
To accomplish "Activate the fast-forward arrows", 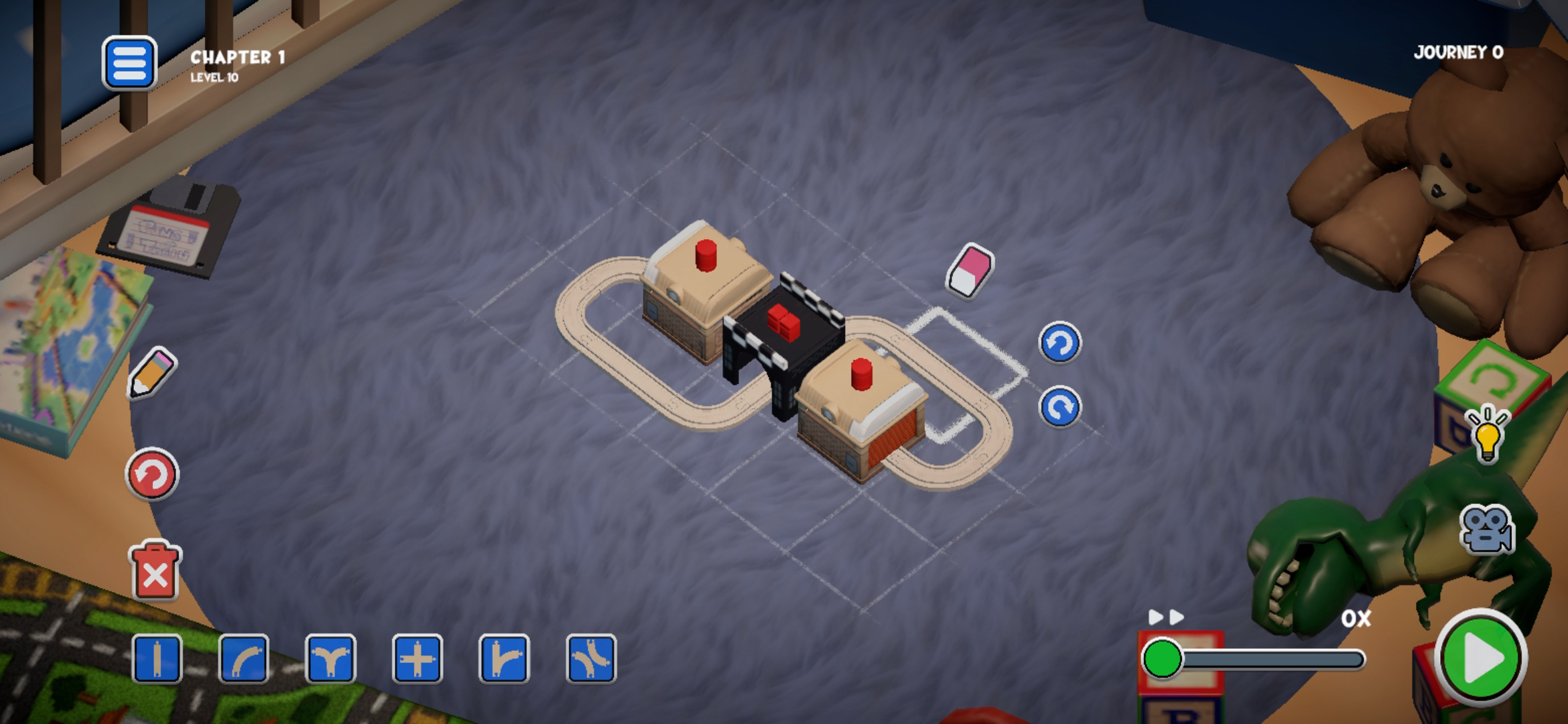I will coord(1166,617).
